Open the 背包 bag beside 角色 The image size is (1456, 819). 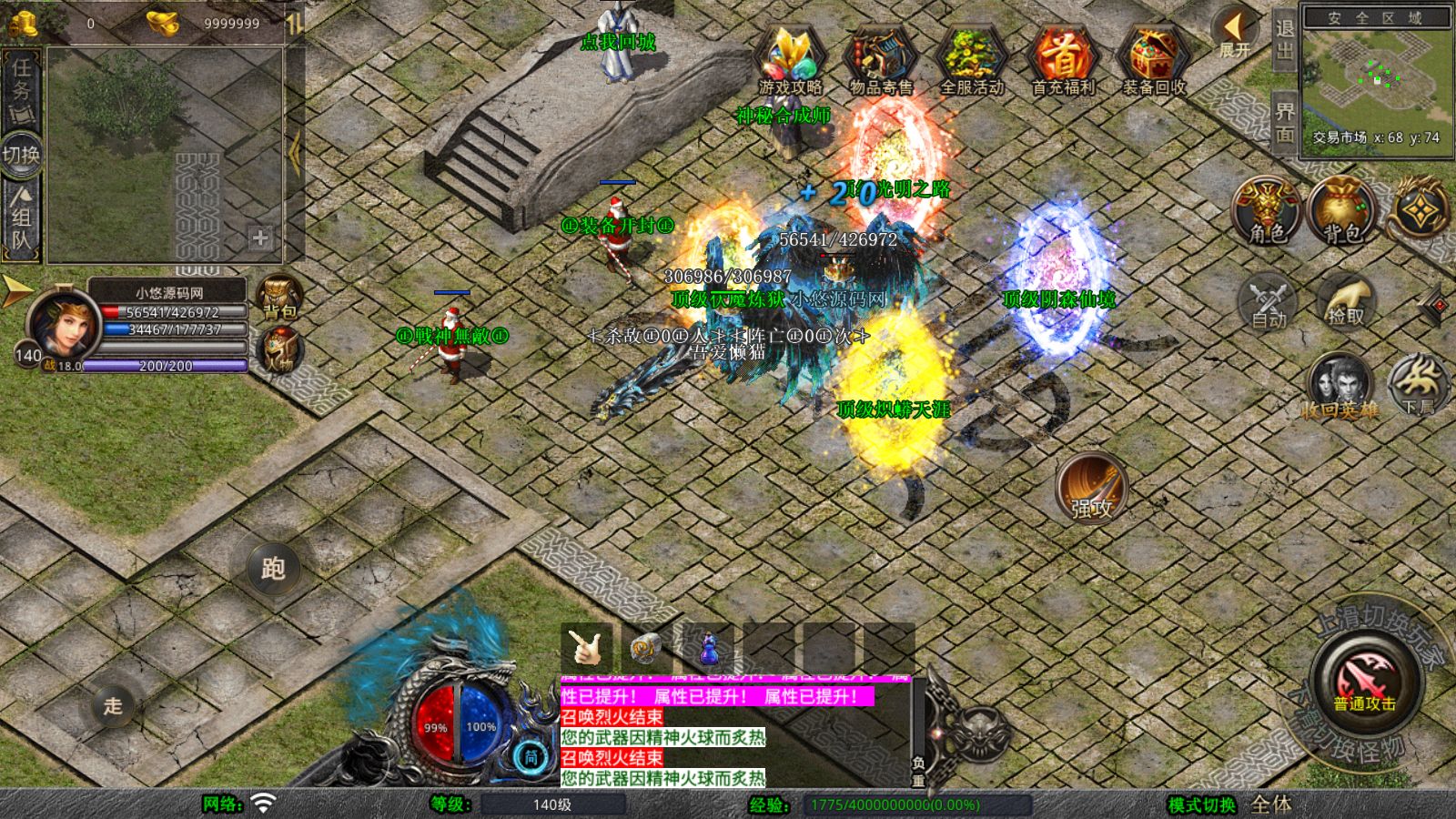tap(1341, 211)
